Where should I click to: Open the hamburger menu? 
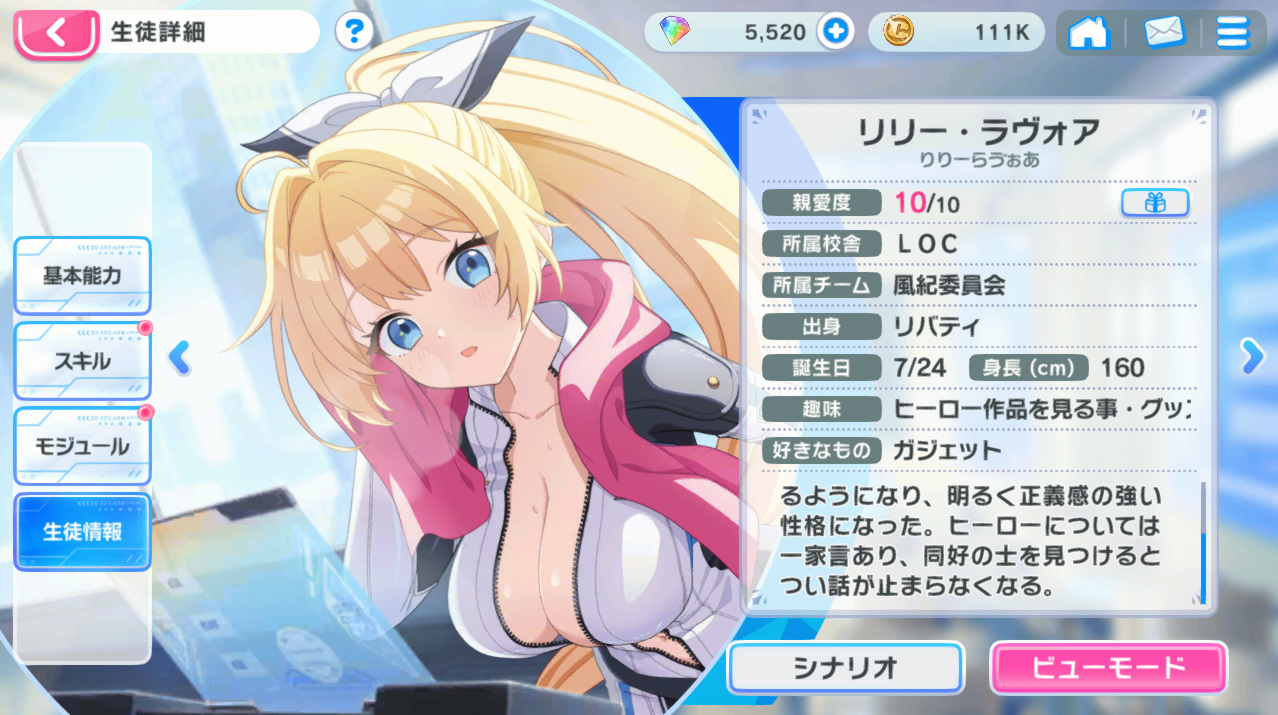1232,33
